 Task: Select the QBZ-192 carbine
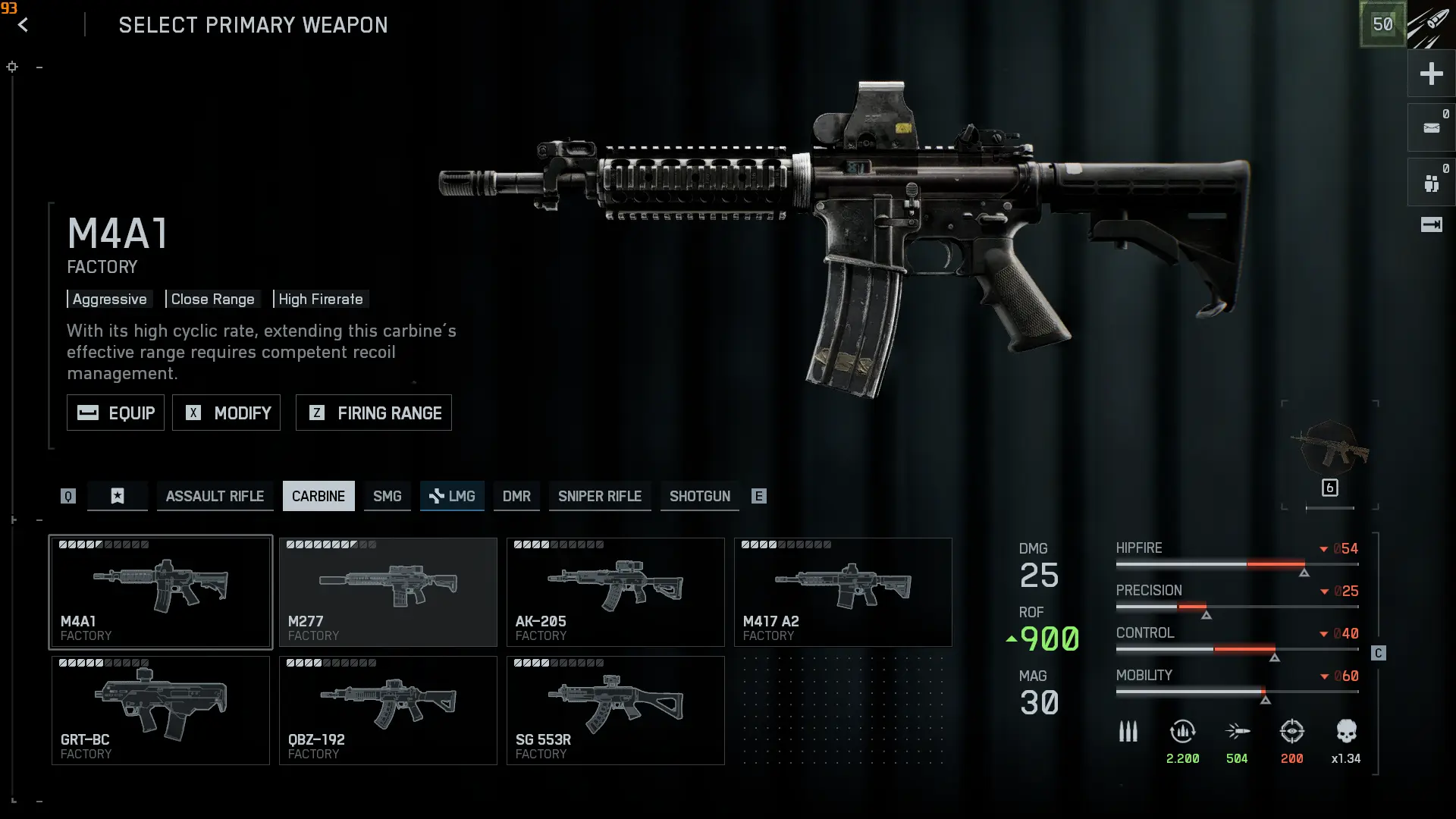(x=388, y=711)
